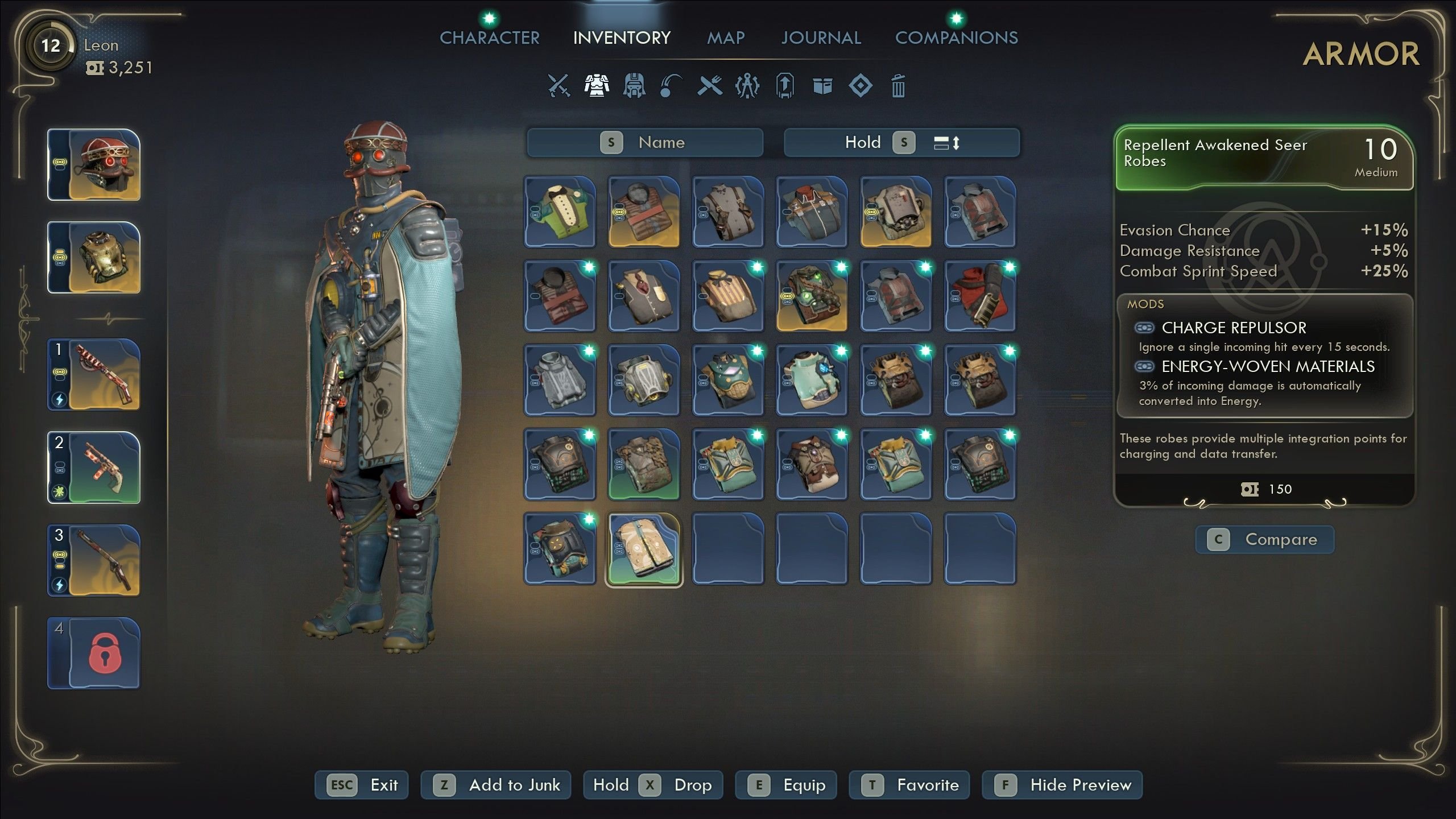Viewport: 1456px width, 819px height.
Task: Select the green tuxedo shirt armor
Action: (560, 212)
